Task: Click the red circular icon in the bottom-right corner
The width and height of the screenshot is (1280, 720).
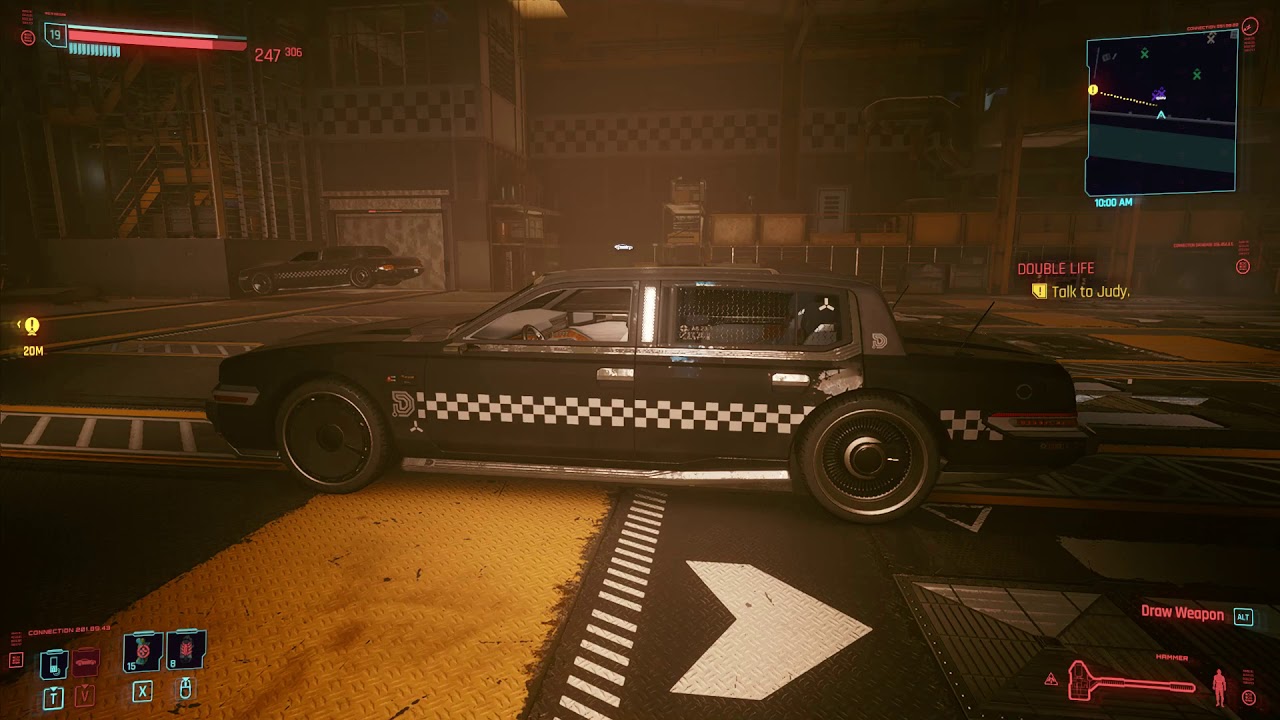Action: [1249, 696]
